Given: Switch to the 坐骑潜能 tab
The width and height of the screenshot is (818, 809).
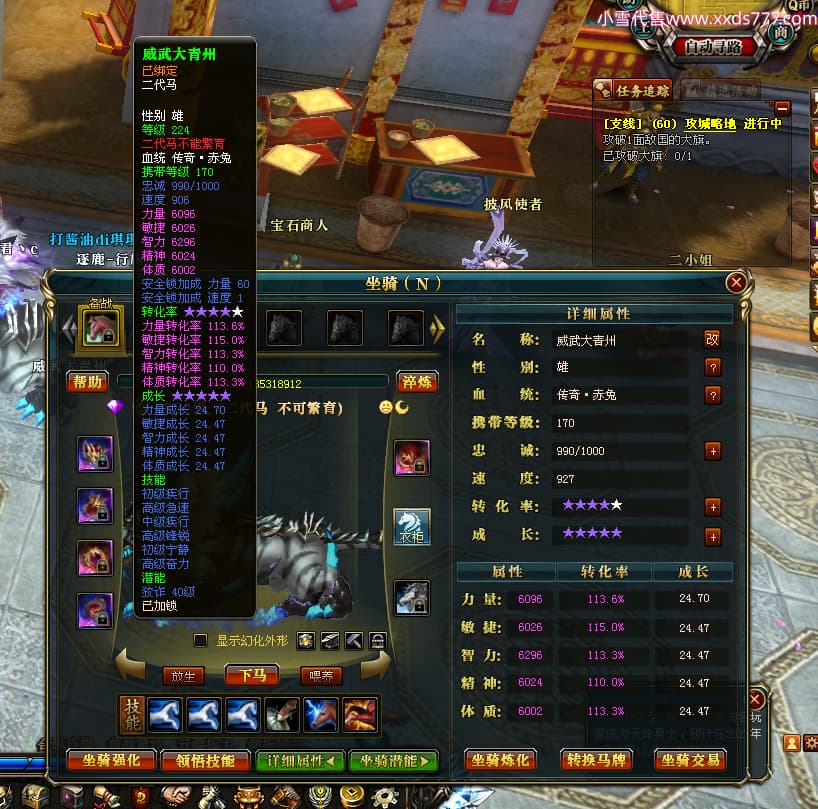Looking at the screenshot, I should [x=393, y=760].
